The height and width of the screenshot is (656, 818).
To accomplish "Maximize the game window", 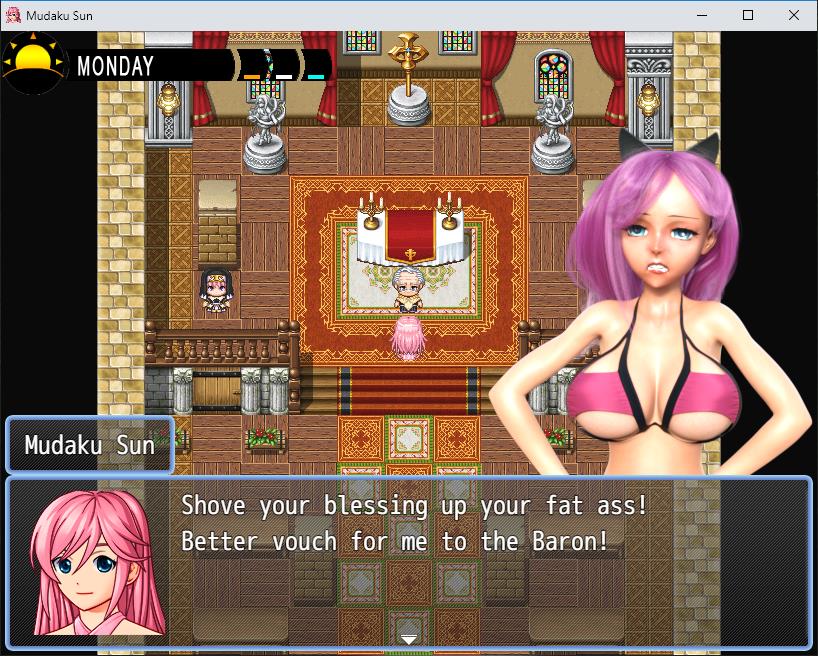I will [748, 15].
